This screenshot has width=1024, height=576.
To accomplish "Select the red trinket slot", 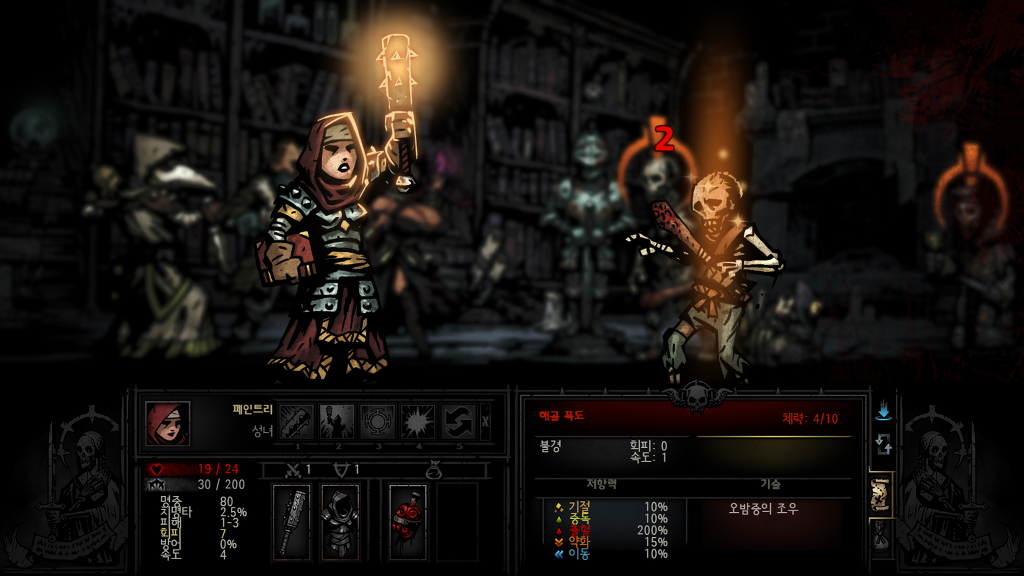I will click(407, 521).
